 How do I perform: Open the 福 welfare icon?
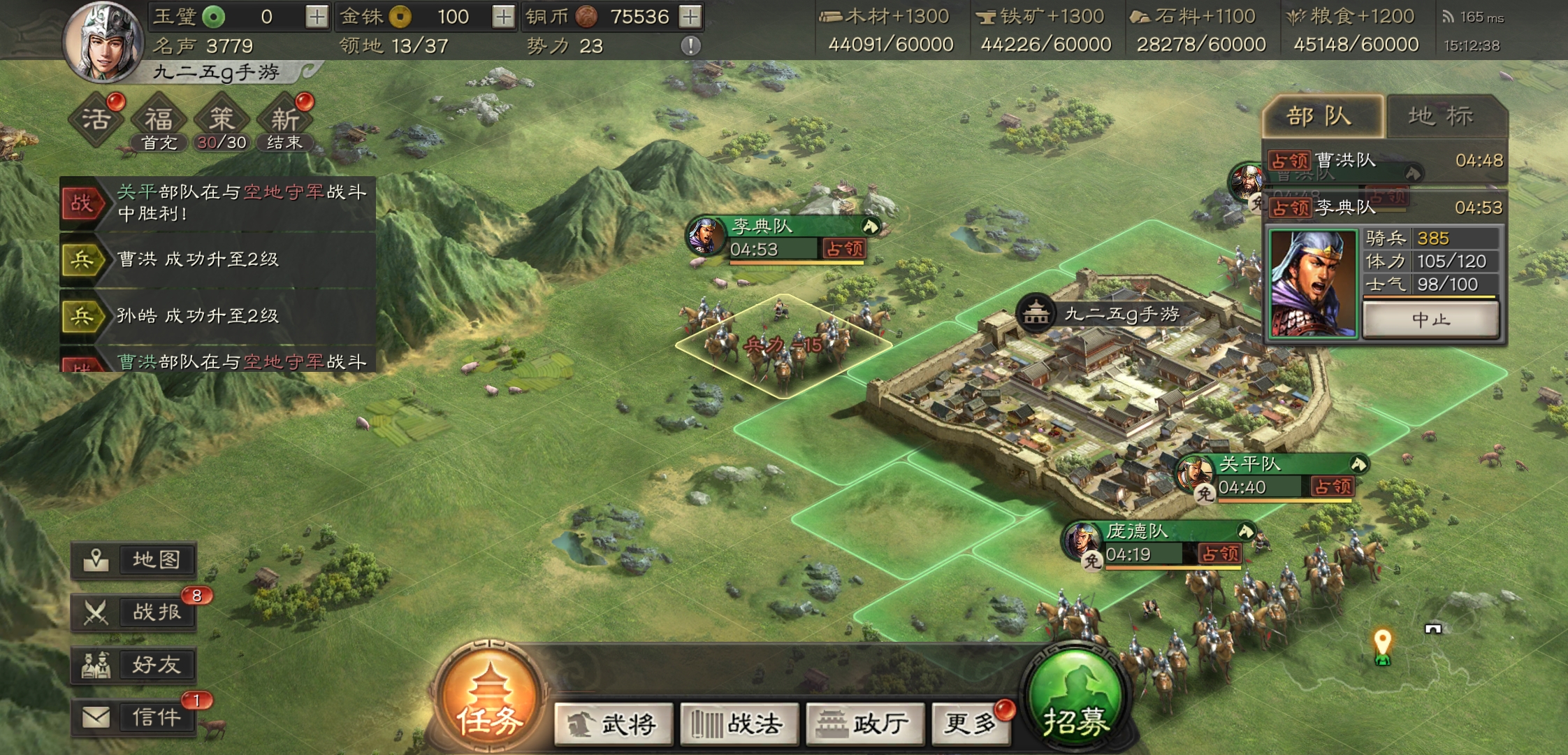coord(159,117)
